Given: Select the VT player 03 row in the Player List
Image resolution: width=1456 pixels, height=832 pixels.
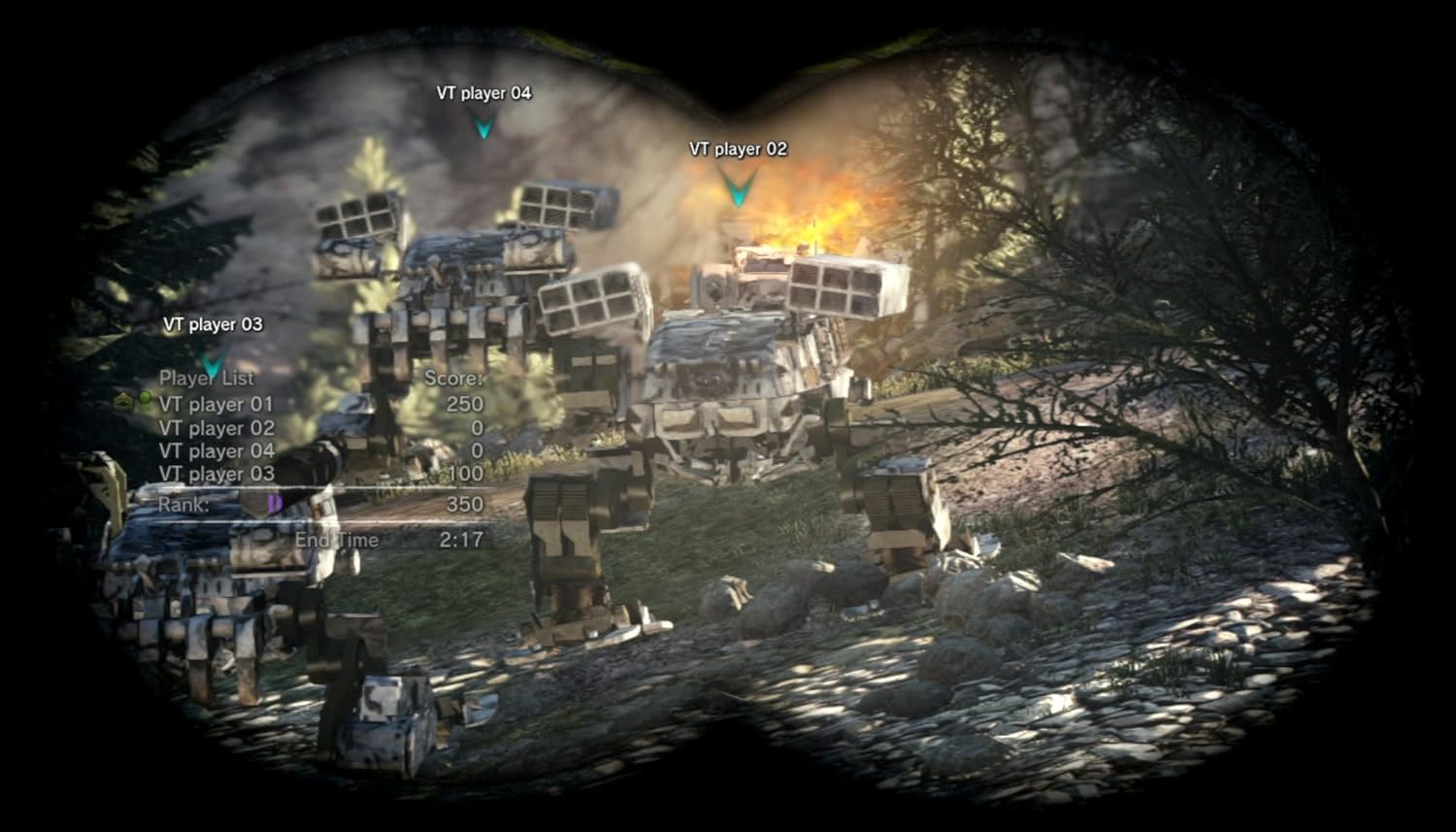Looking at the screenshot, I should click(216, 475).
